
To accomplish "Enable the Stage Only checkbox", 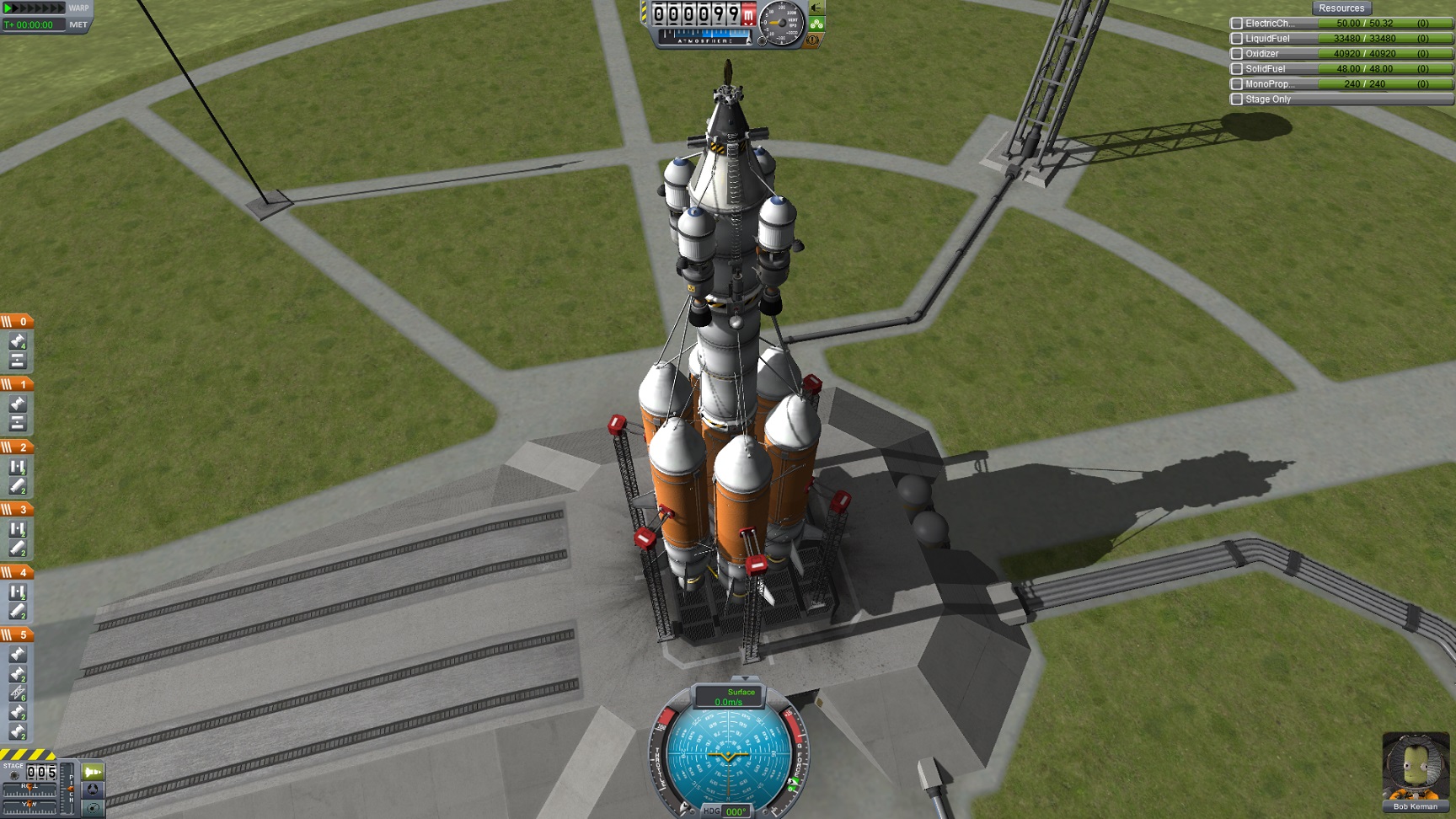I will click(1236, 99).
